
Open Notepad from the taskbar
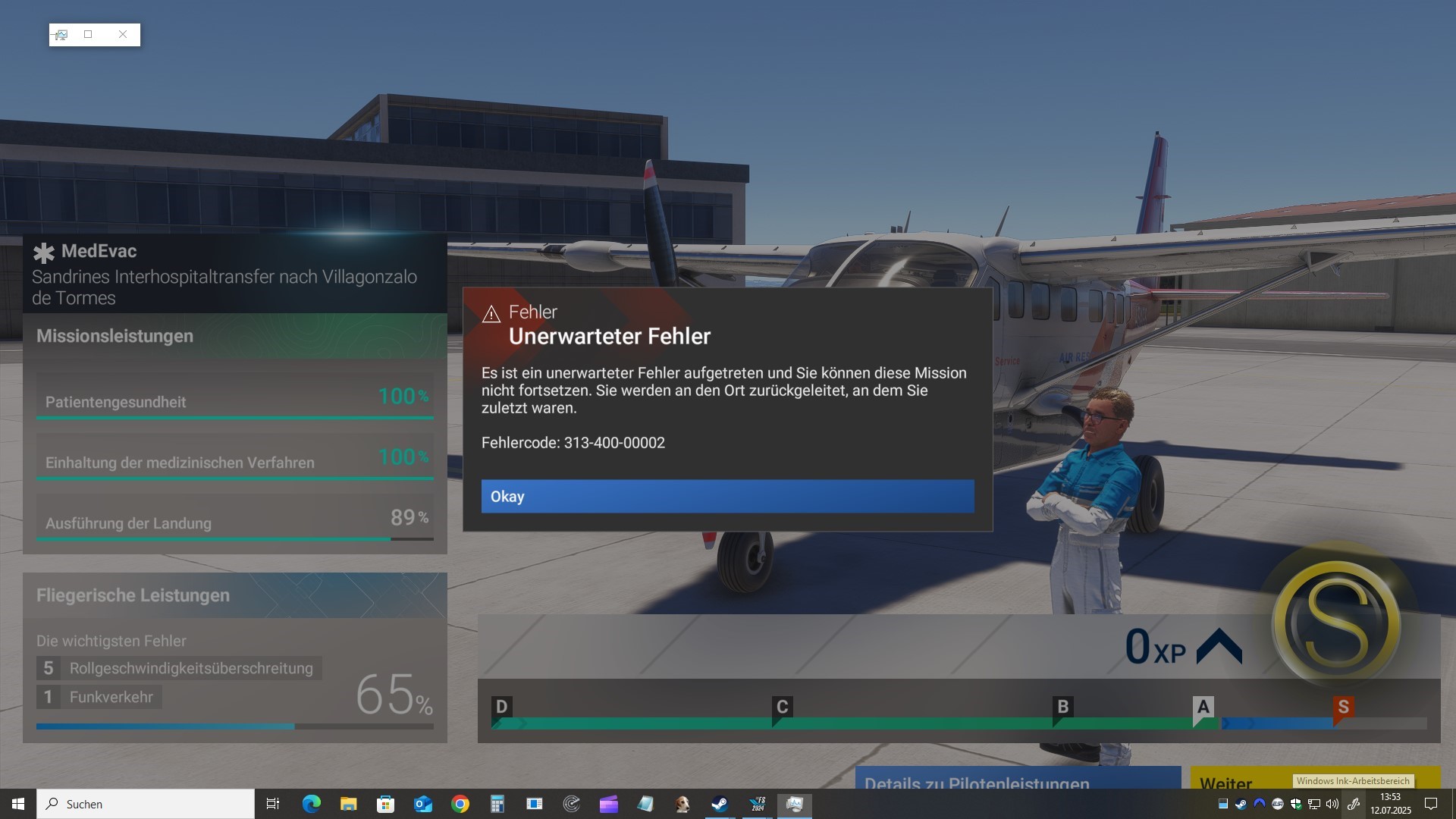pos(645,804)
